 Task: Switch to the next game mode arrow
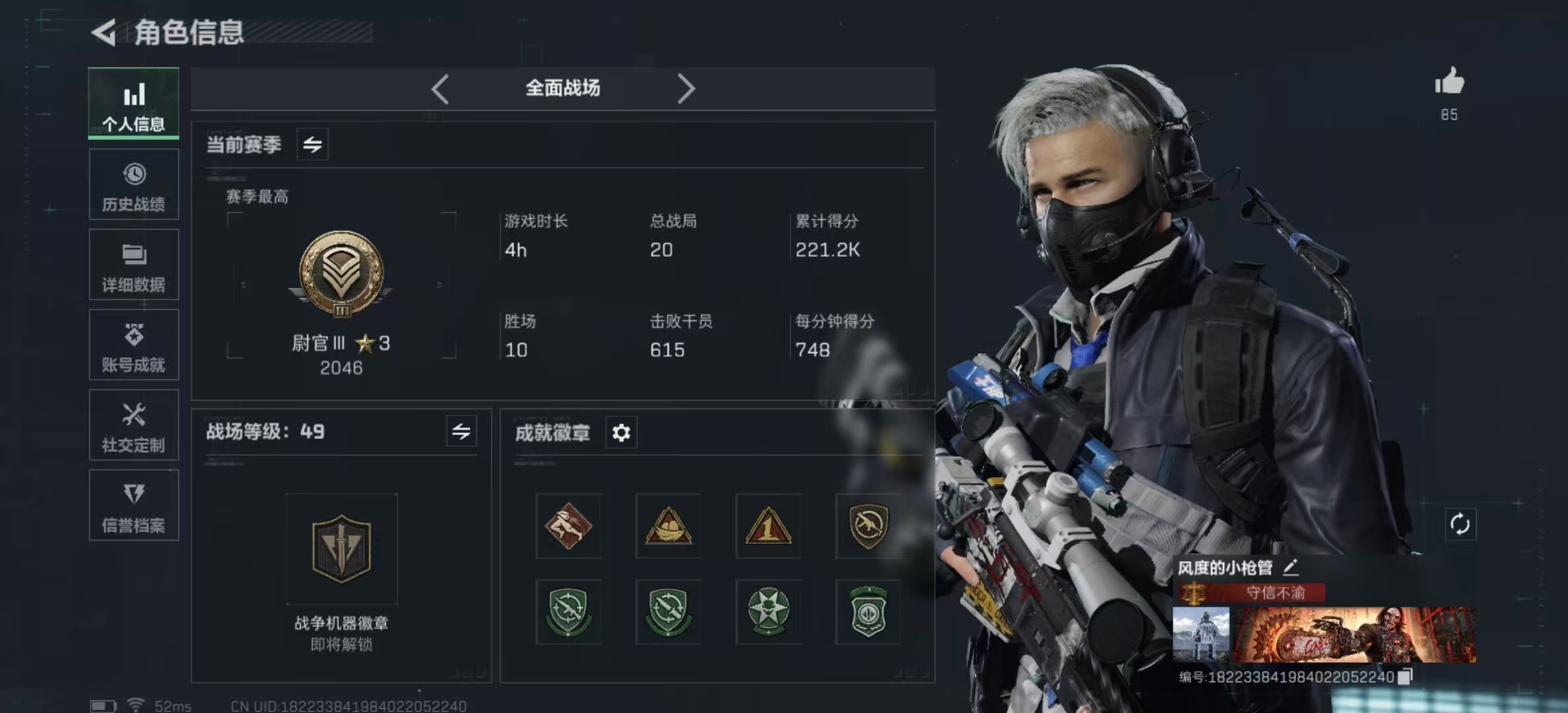[686, 88]
